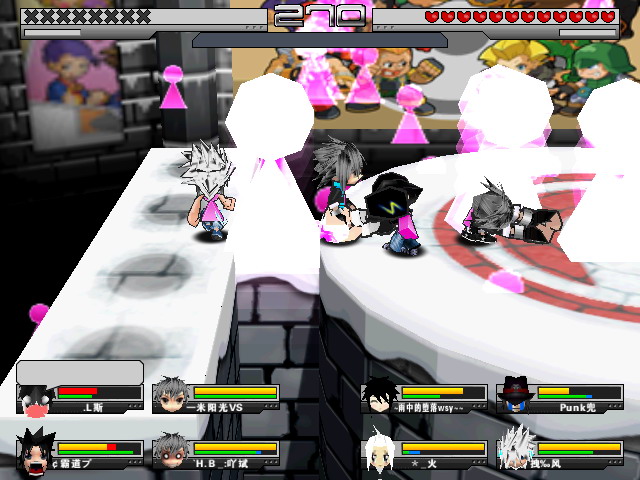The height and width of the screenshot is (480, 640).
Task: Select the wsy black-haired player portrait
Action: (x=380, y=396)
